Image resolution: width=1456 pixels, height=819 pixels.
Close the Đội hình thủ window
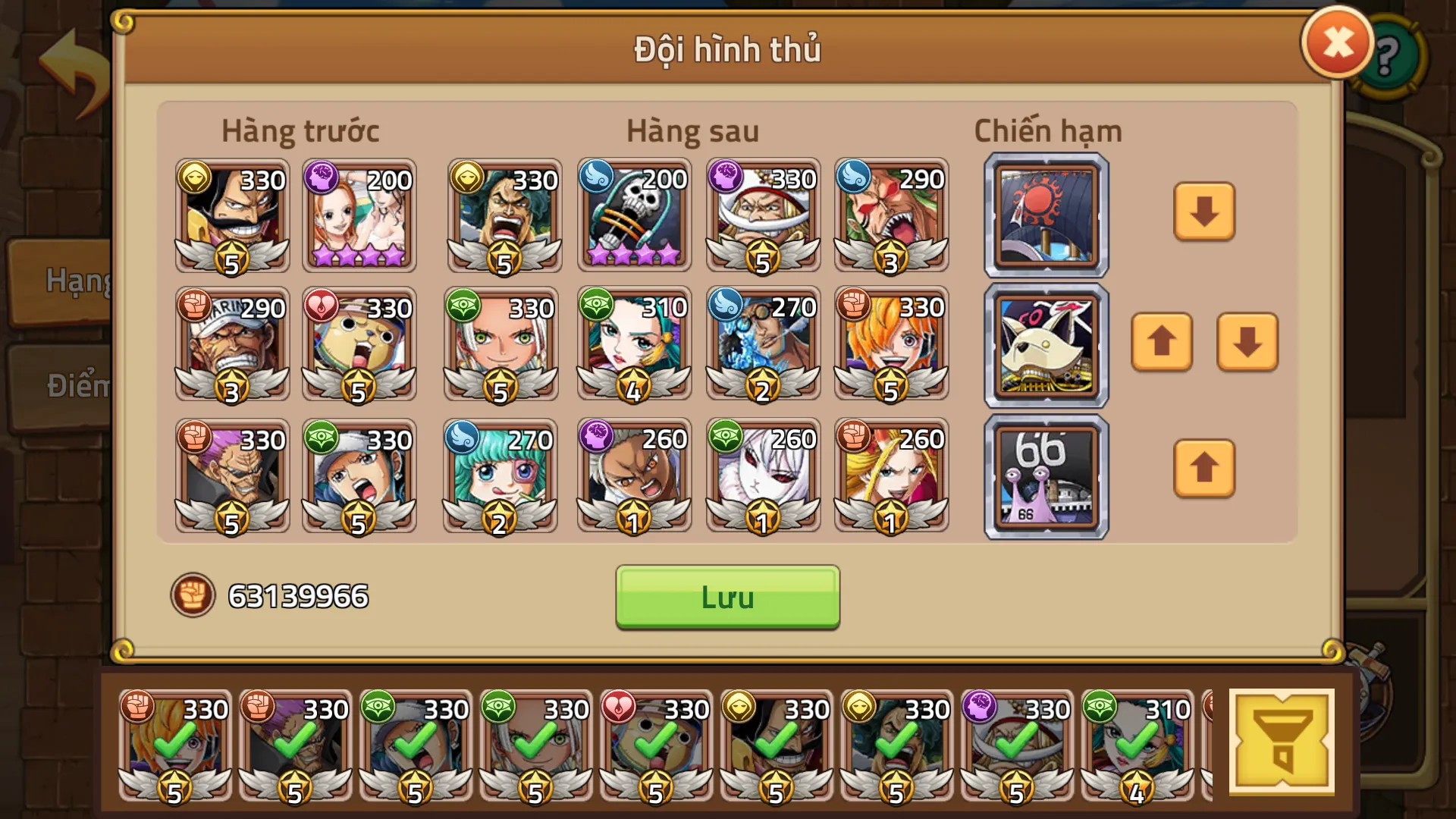[1337, 42]
